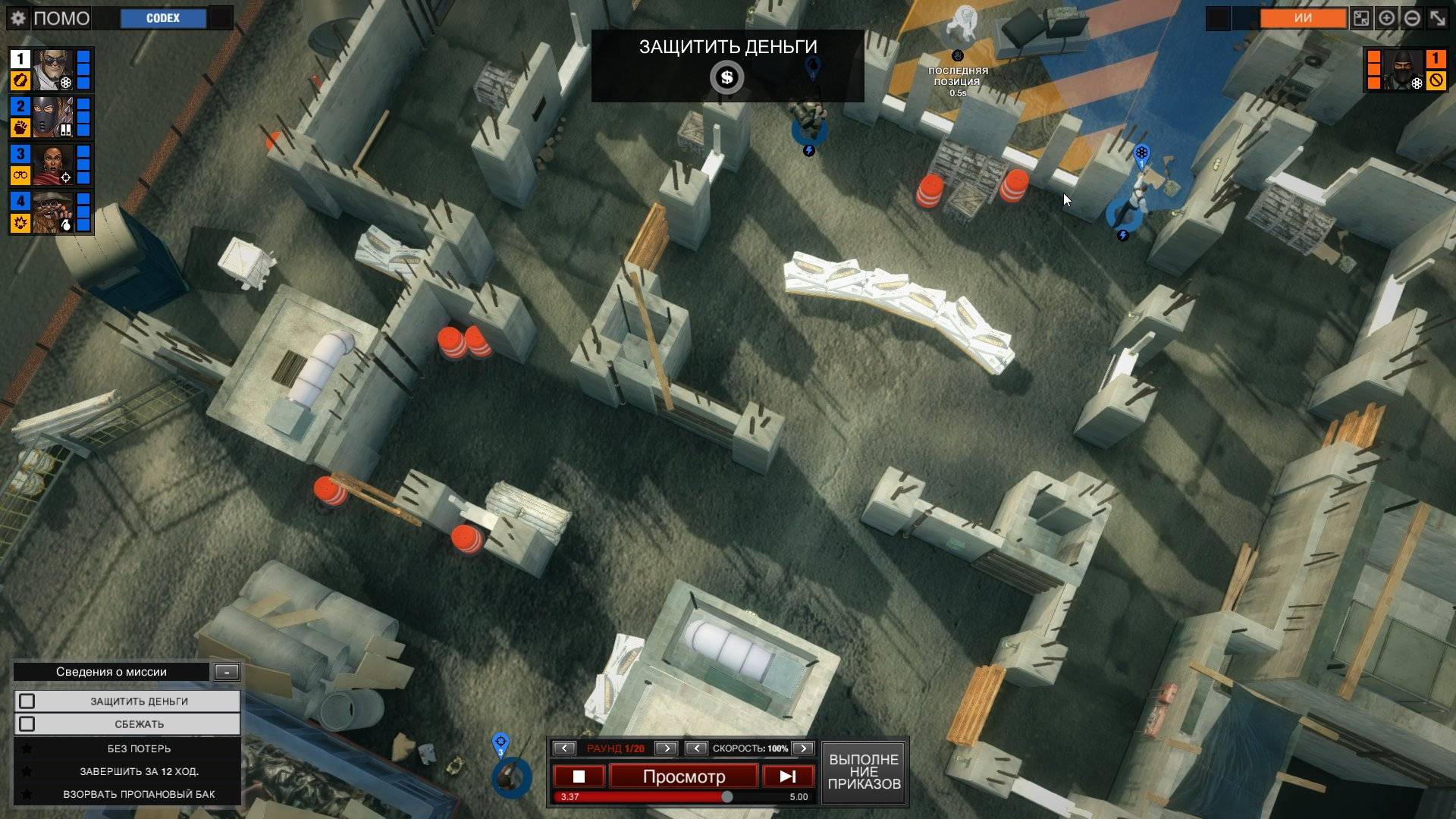Activate the binoculars ability of unit 3
The width and height of the screenshot is (1456, 819).
[20, 175]
